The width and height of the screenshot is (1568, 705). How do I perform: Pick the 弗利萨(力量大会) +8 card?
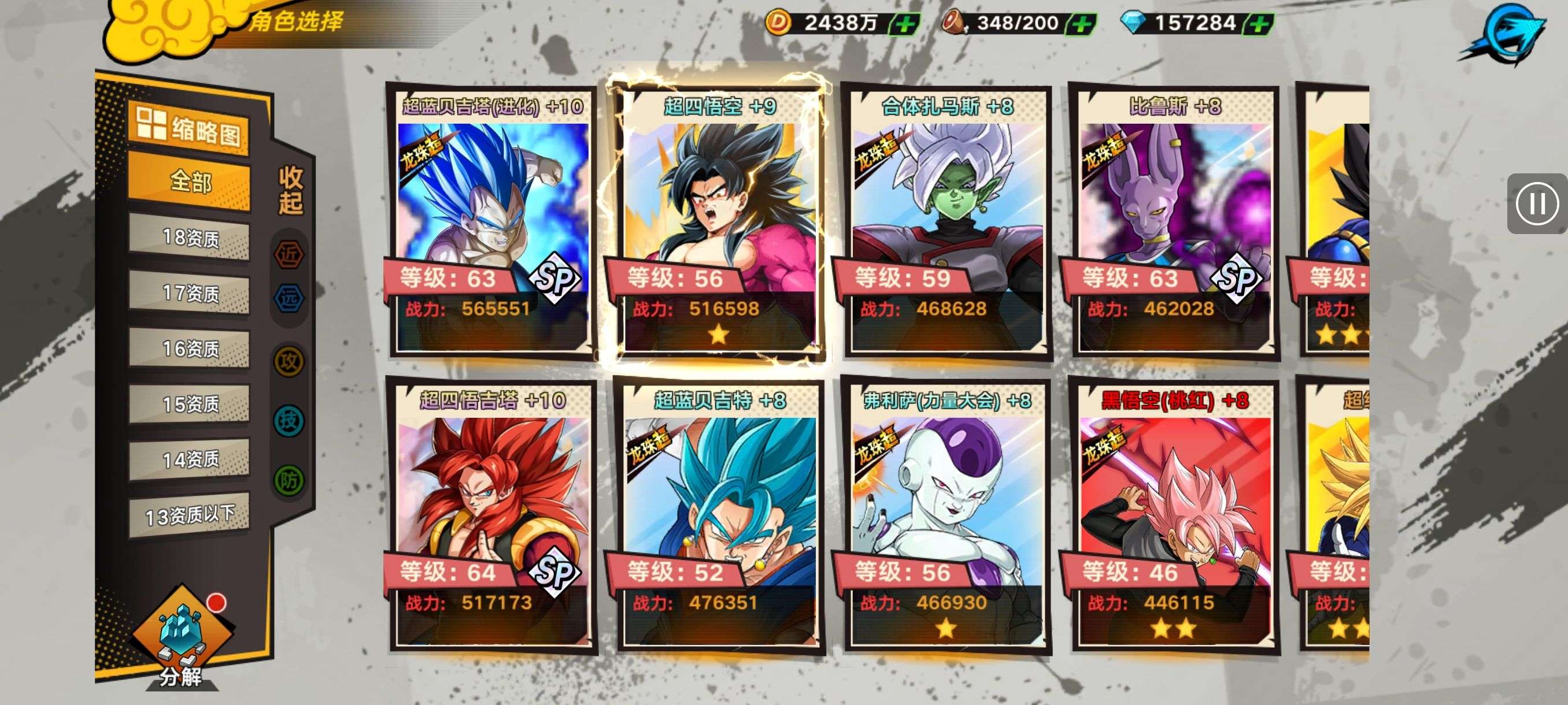(946, 515)
